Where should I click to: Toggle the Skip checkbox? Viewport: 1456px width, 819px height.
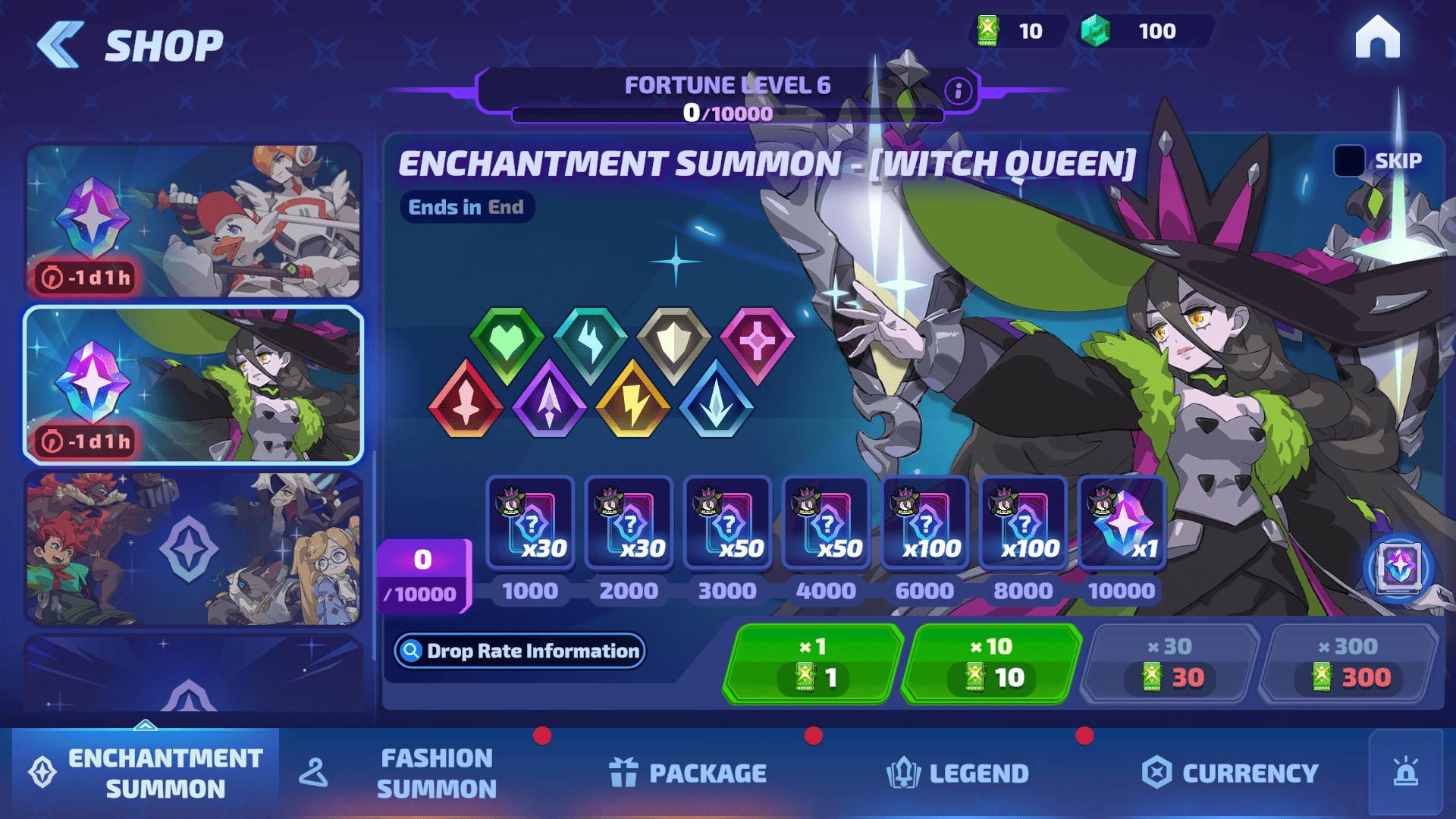1349,161
